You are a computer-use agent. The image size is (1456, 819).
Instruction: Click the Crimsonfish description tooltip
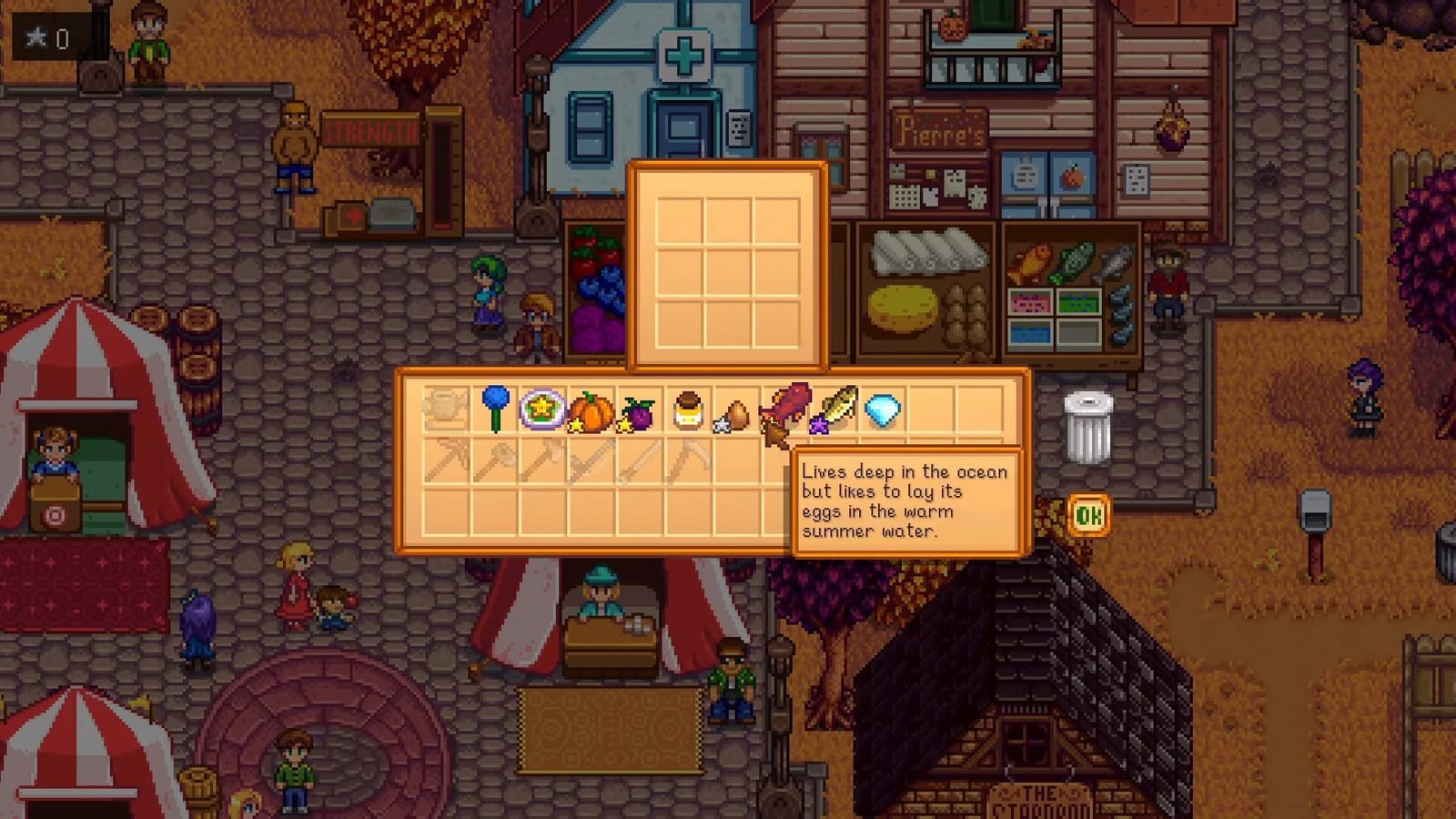907,501
